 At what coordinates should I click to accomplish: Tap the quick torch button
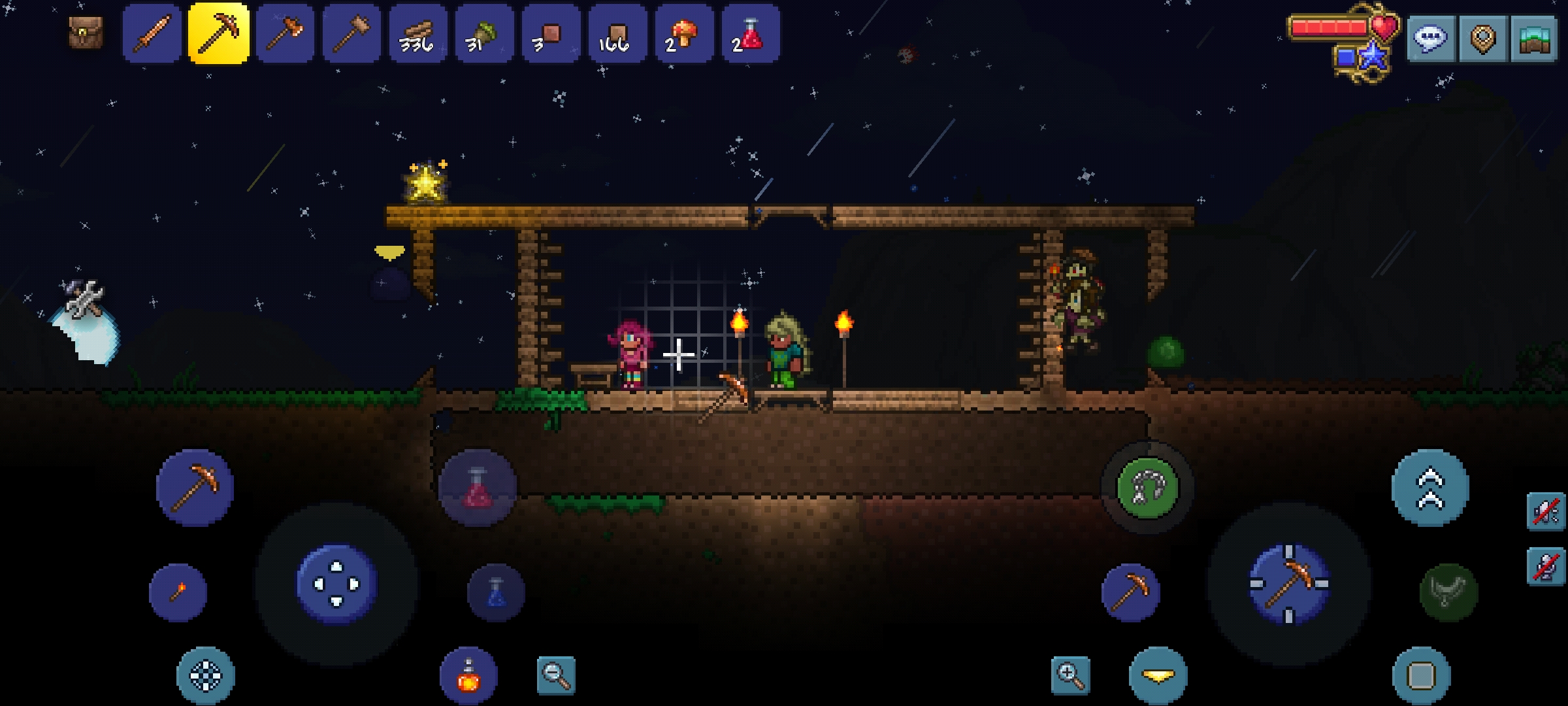point(178,592)
